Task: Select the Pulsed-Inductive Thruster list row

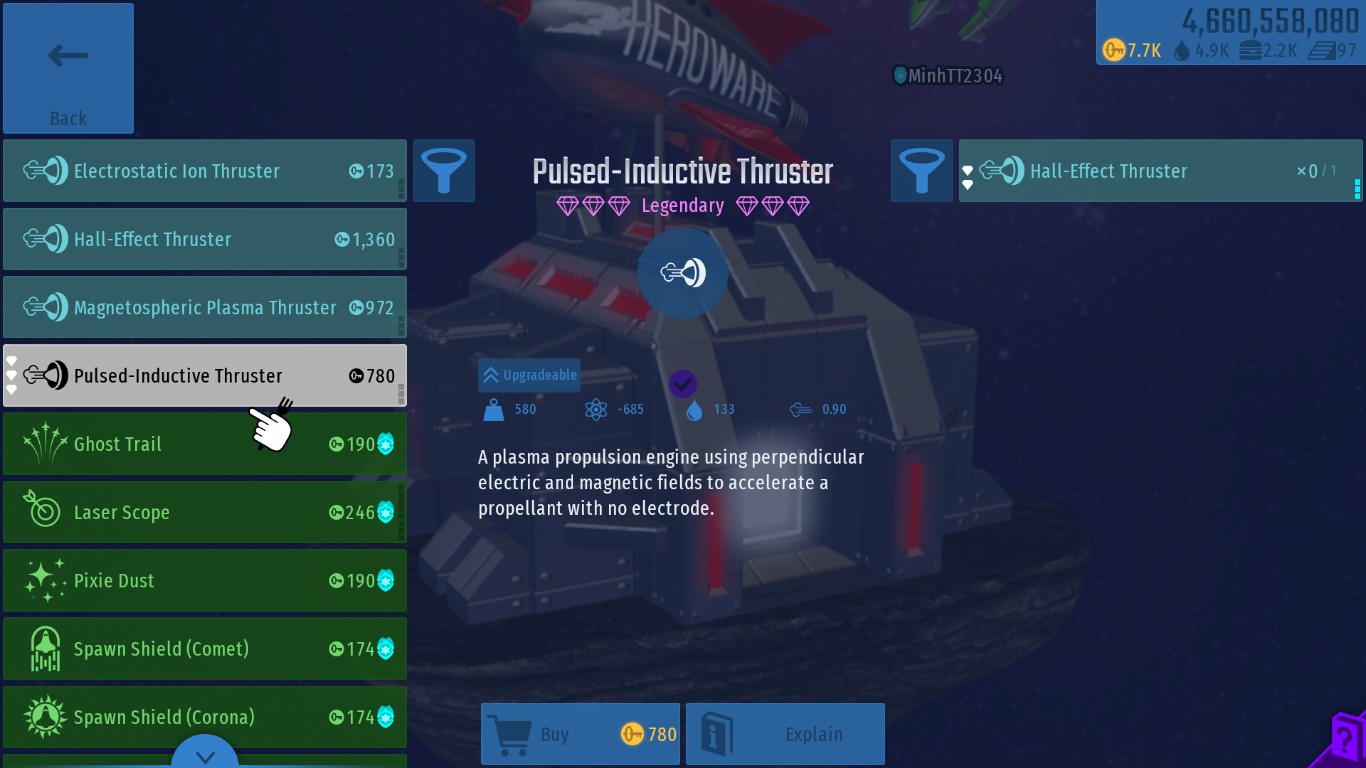Action: [205, 375]
